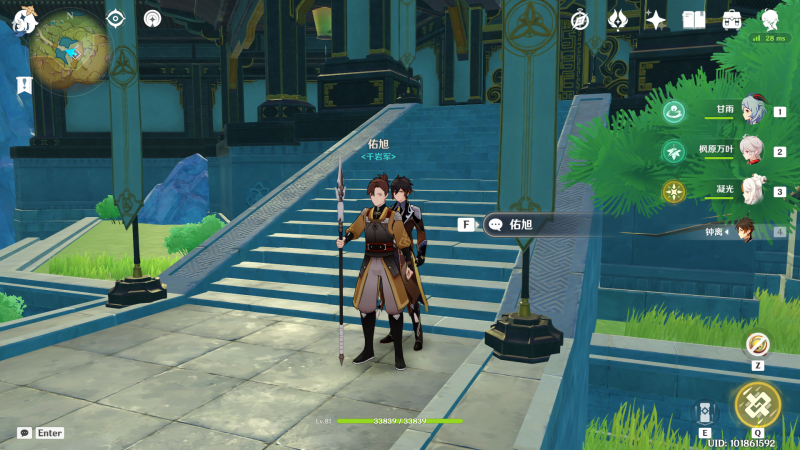
Task: Click the tower icon beside the minimap
Action: 152,18
